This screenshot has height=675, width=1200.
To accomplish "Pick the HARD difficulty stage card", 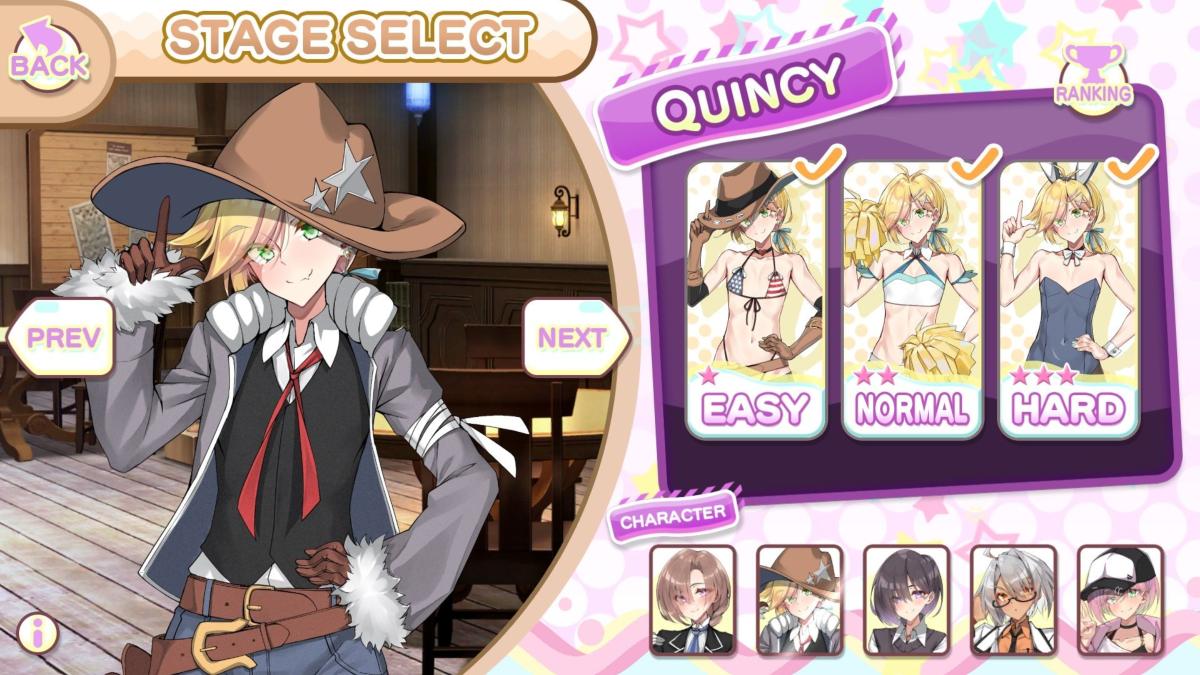I will click(x=1068, y=300).
